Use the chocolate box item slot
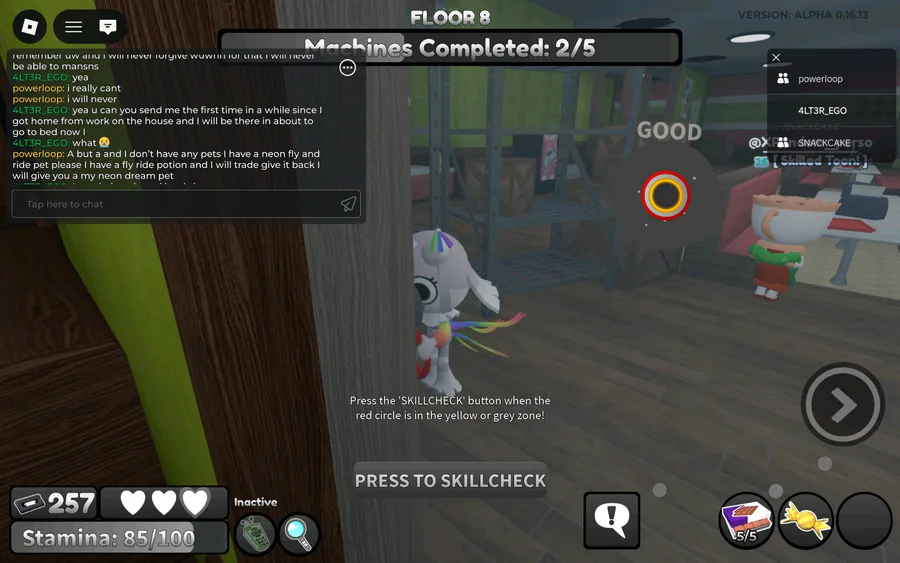The image size is (900, 563). (x=747, y=520)
